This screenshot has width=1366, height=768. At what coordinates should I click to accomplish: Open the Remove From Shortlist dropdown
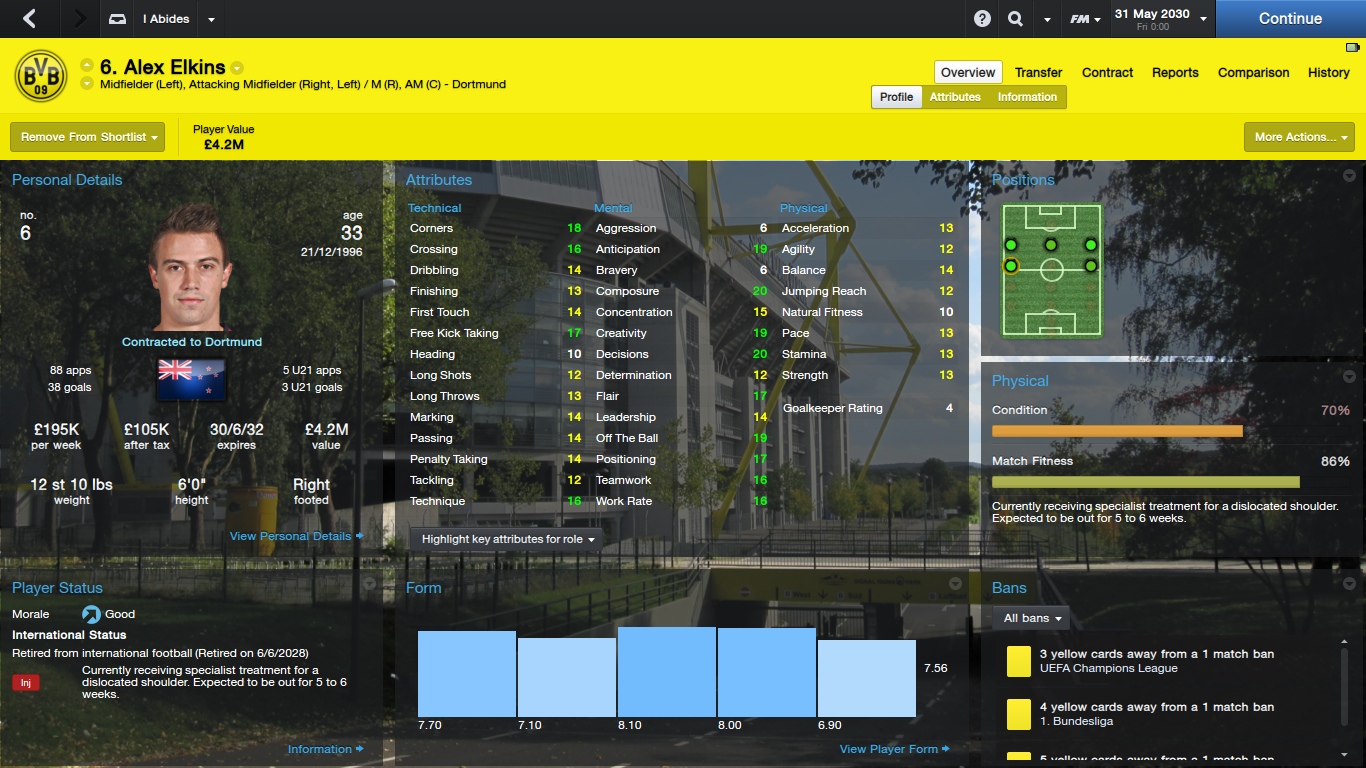87,136
